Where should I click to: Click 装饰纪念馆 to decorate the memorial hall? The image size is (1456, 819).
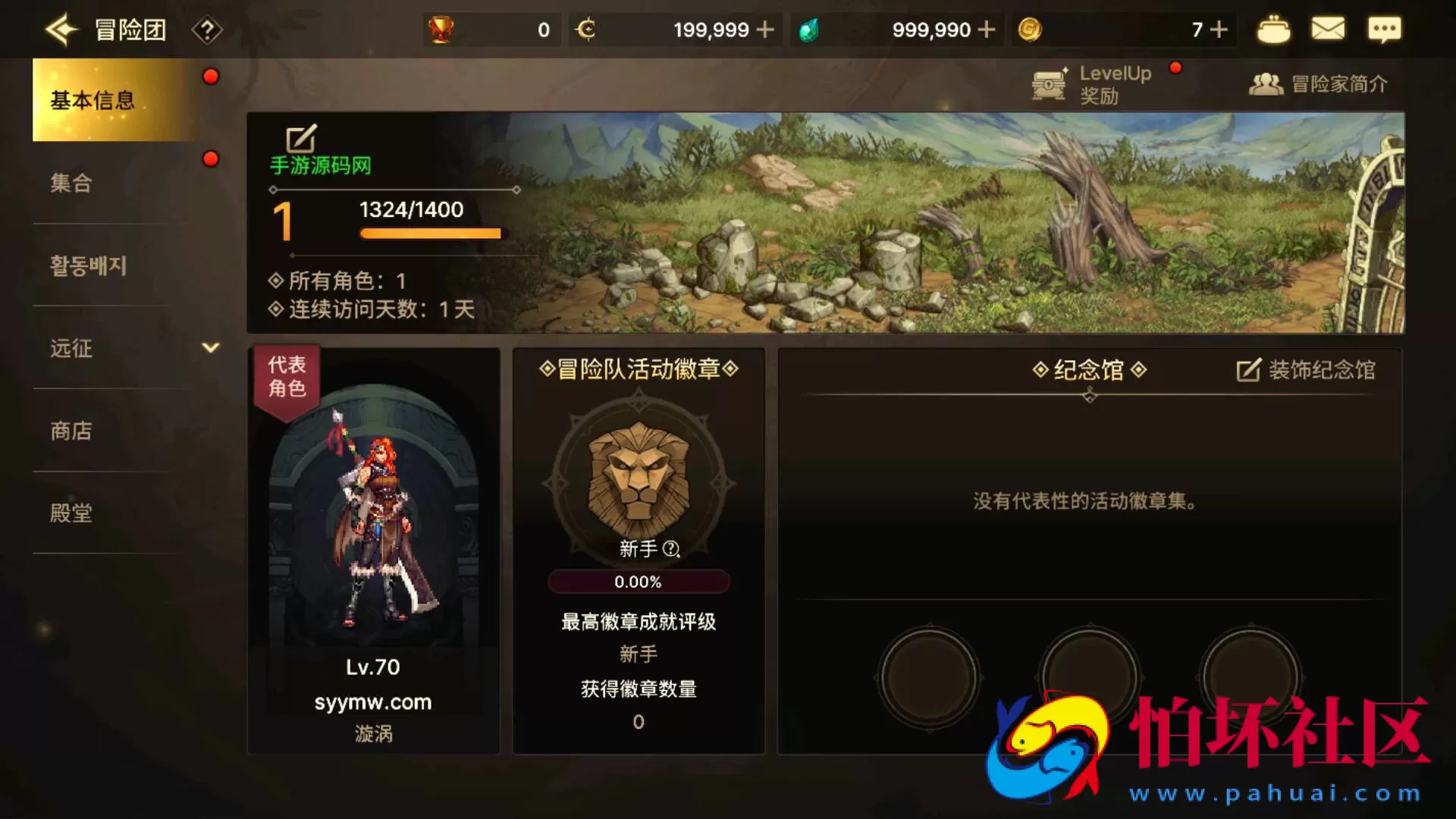(x=1306, y=369)
